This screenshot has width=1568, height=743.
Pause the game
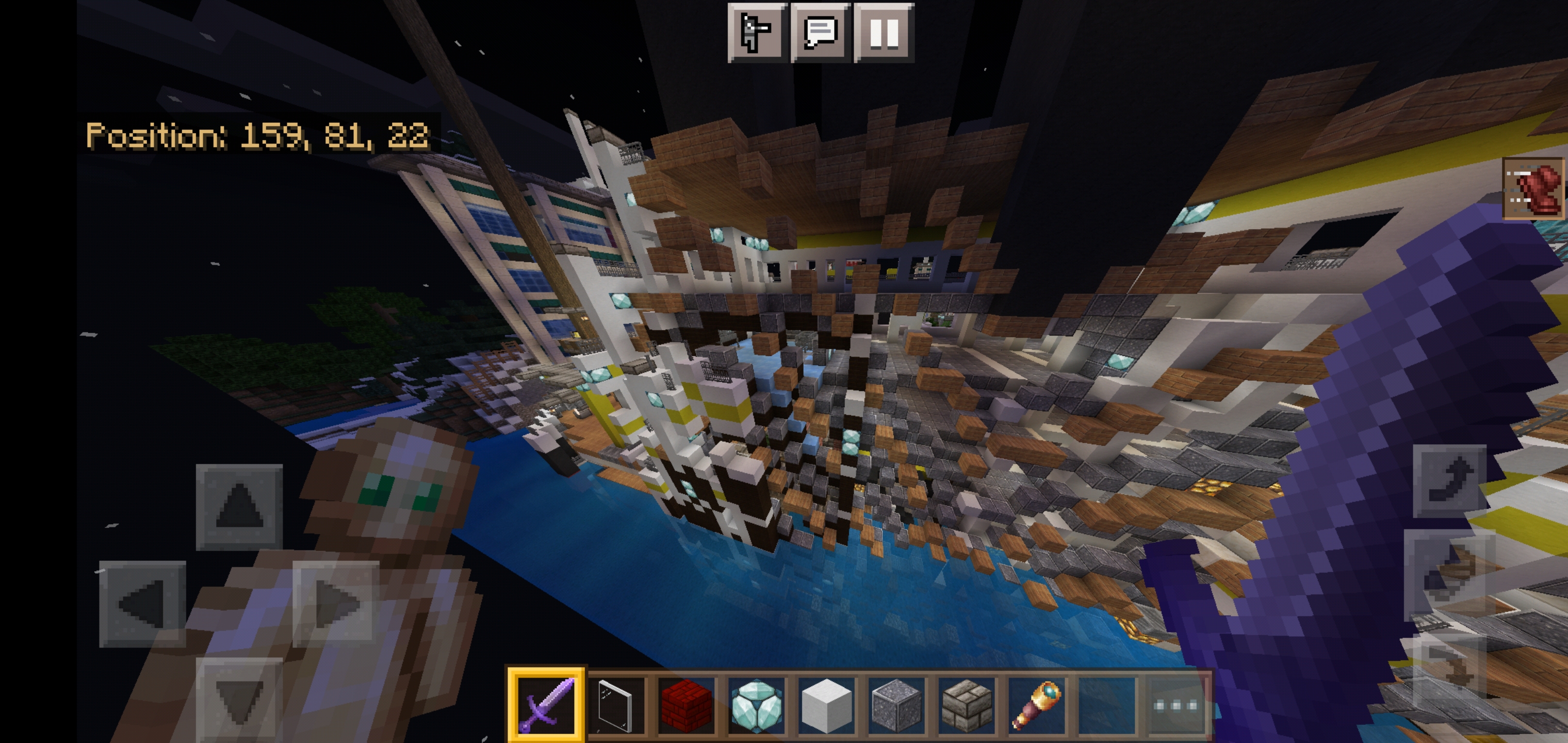pyautogui.click(x=884, y=31)
